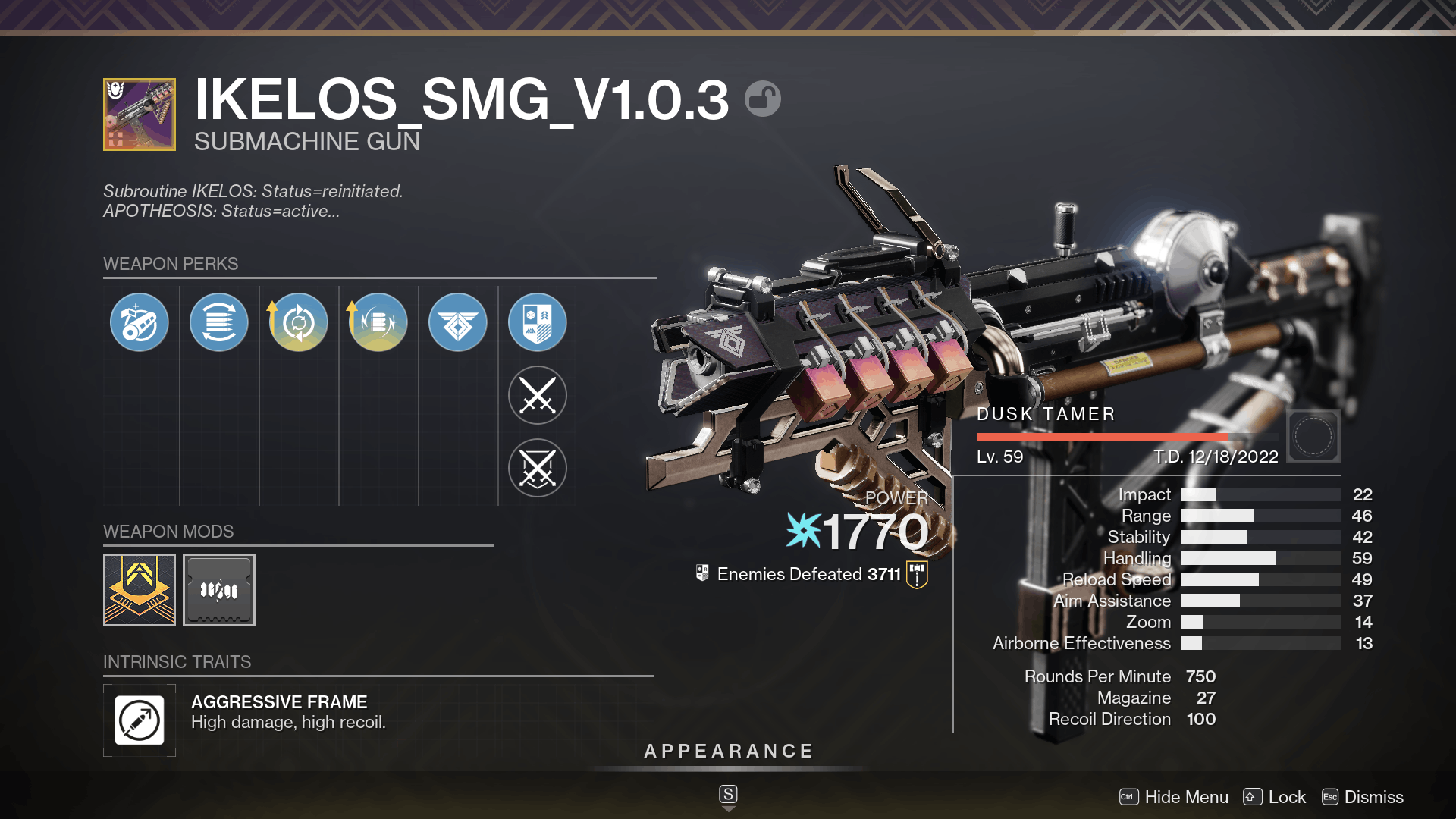
Task: Select the Hide Menu option
Action: tap(1187, 797)
